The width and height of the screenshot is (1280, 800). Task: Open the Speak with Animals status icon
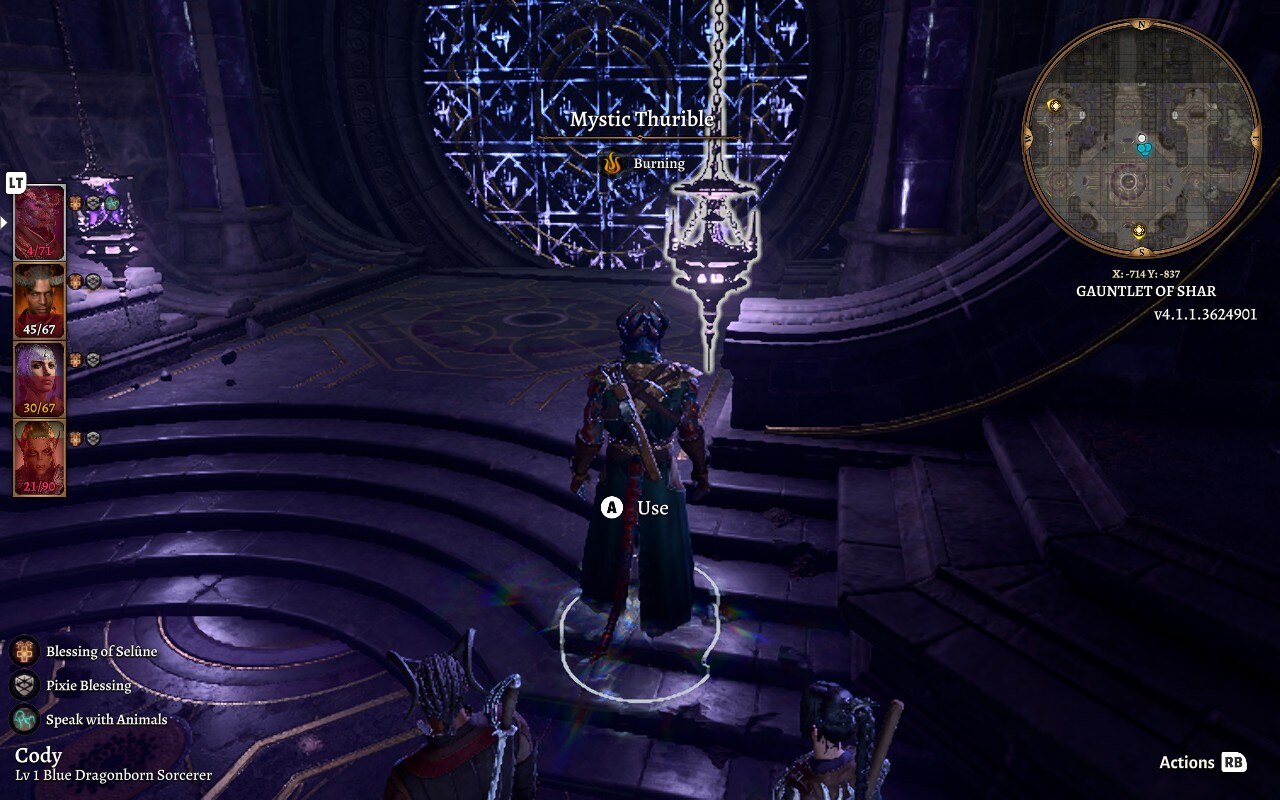click(x=23, y=719)
